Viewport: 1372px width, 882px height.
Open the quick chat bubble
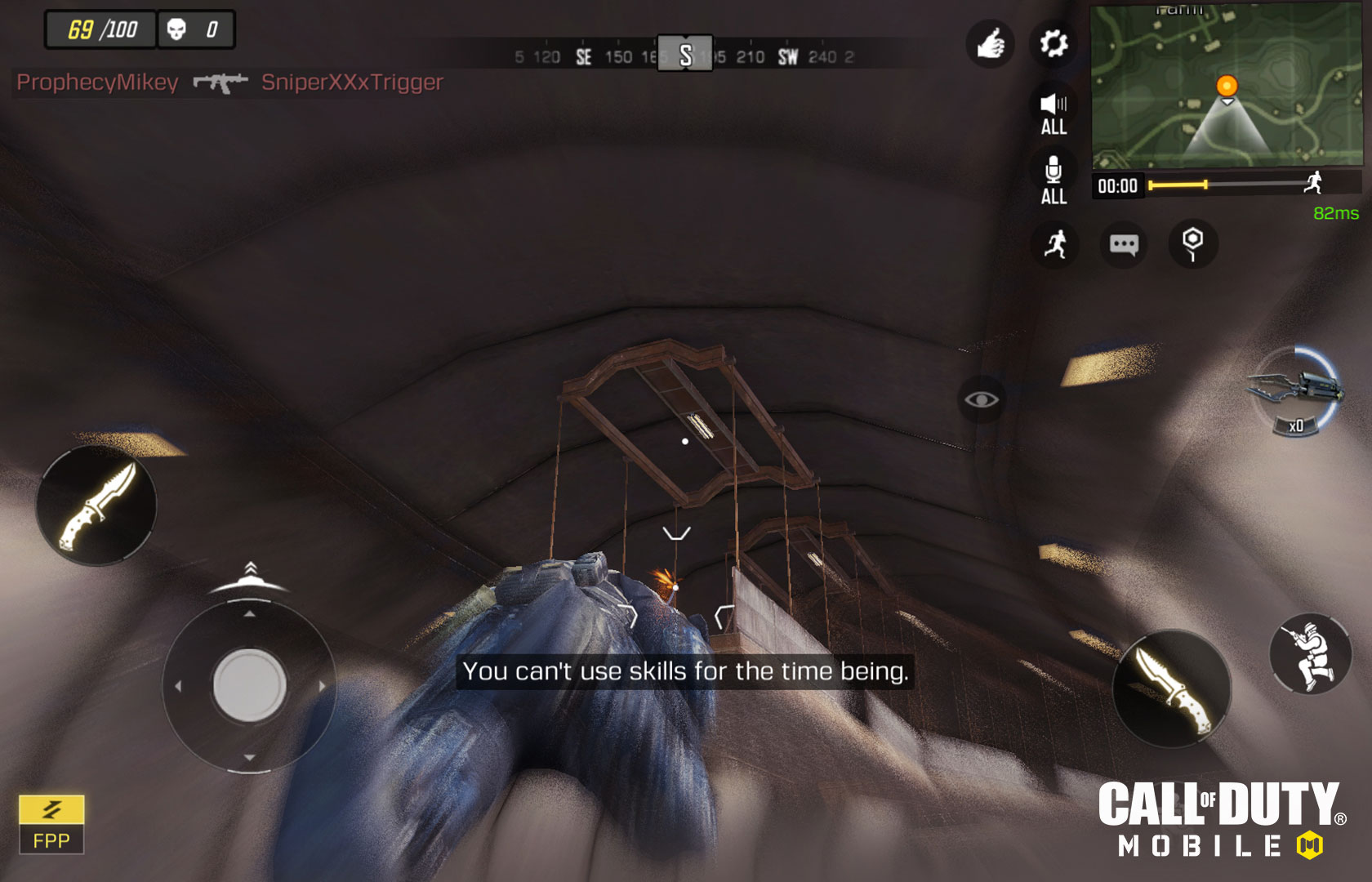point(1124,243)
